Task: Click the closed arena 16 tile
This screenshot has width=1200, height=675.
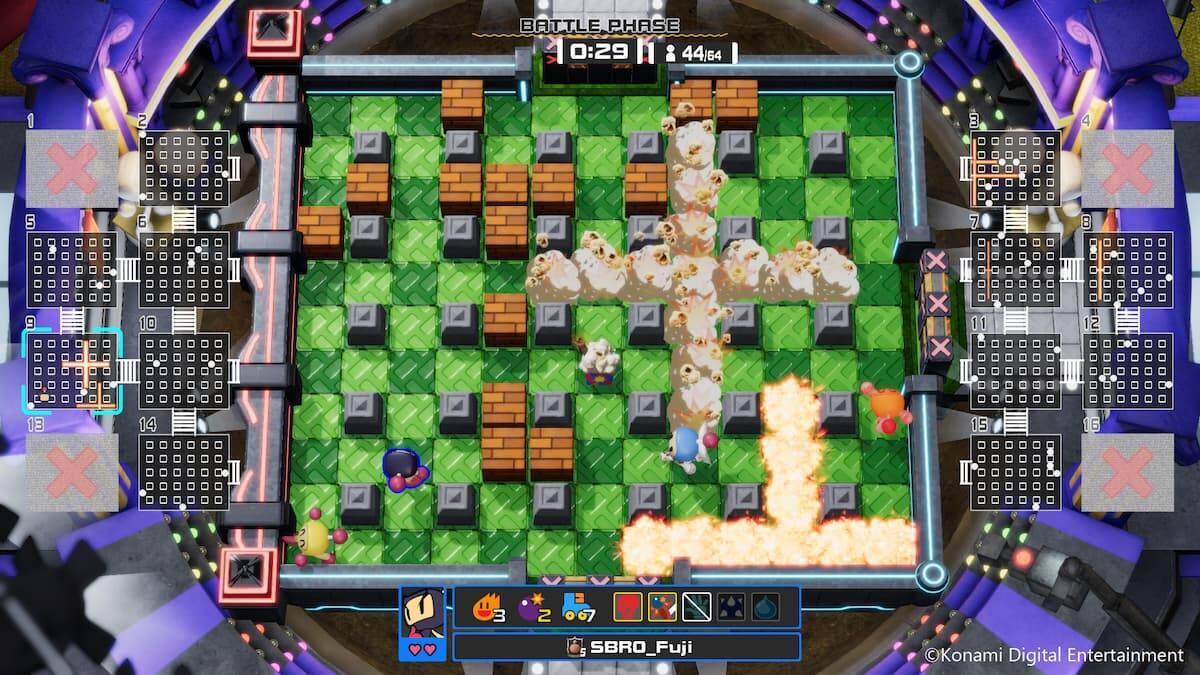Action: click(x=1128, y=472)
